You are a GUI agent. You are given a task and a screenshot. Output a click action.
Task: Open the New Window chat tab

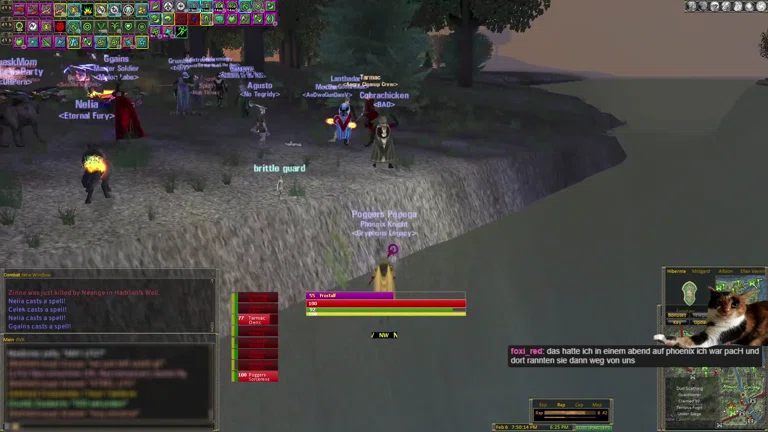coord(35,274)
